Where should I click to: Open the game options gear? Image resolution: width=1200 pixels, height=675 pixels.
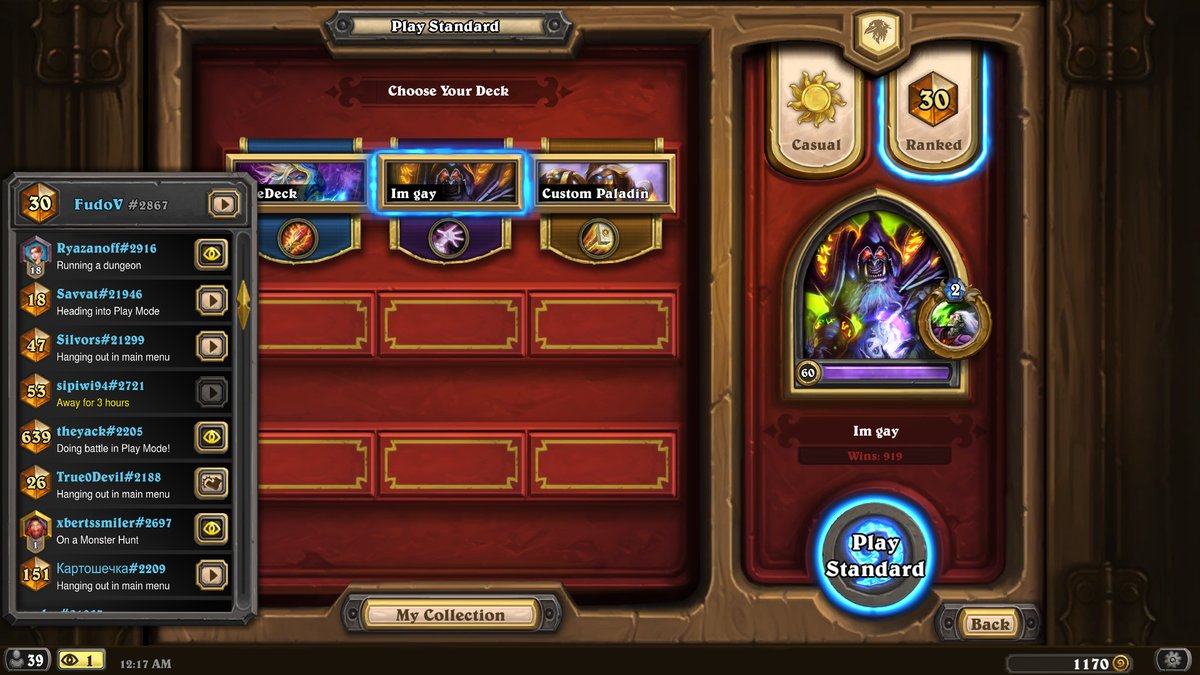tap(1172, 660)
